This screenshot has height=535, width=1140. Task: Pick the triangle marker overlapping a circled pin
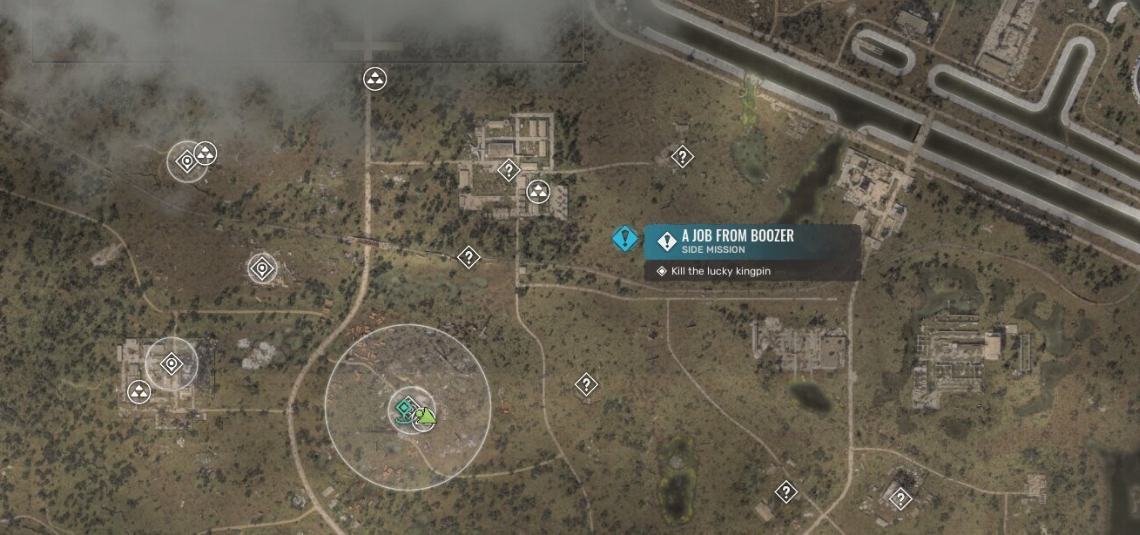click(206, 153)
